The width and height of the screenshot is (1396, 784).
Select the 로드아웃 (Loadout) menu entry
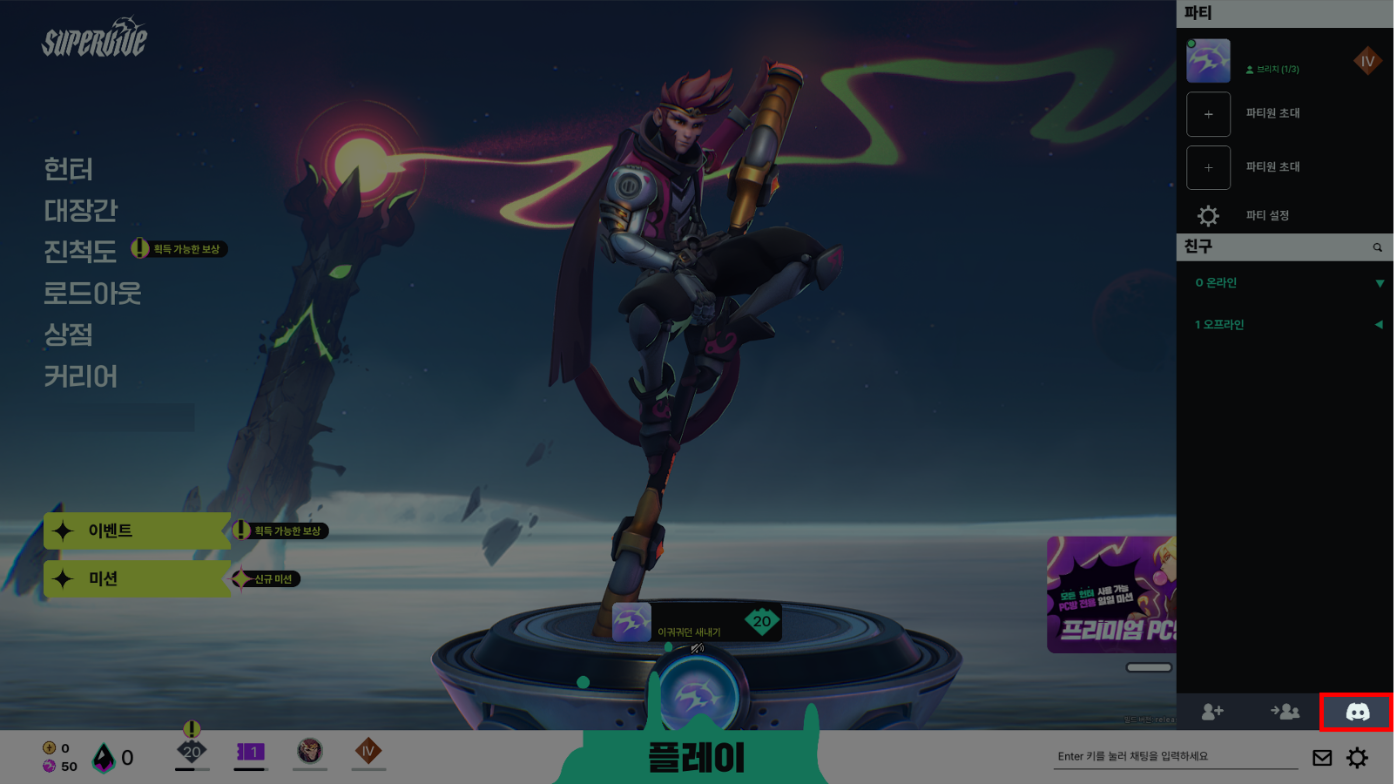(92, 293)
